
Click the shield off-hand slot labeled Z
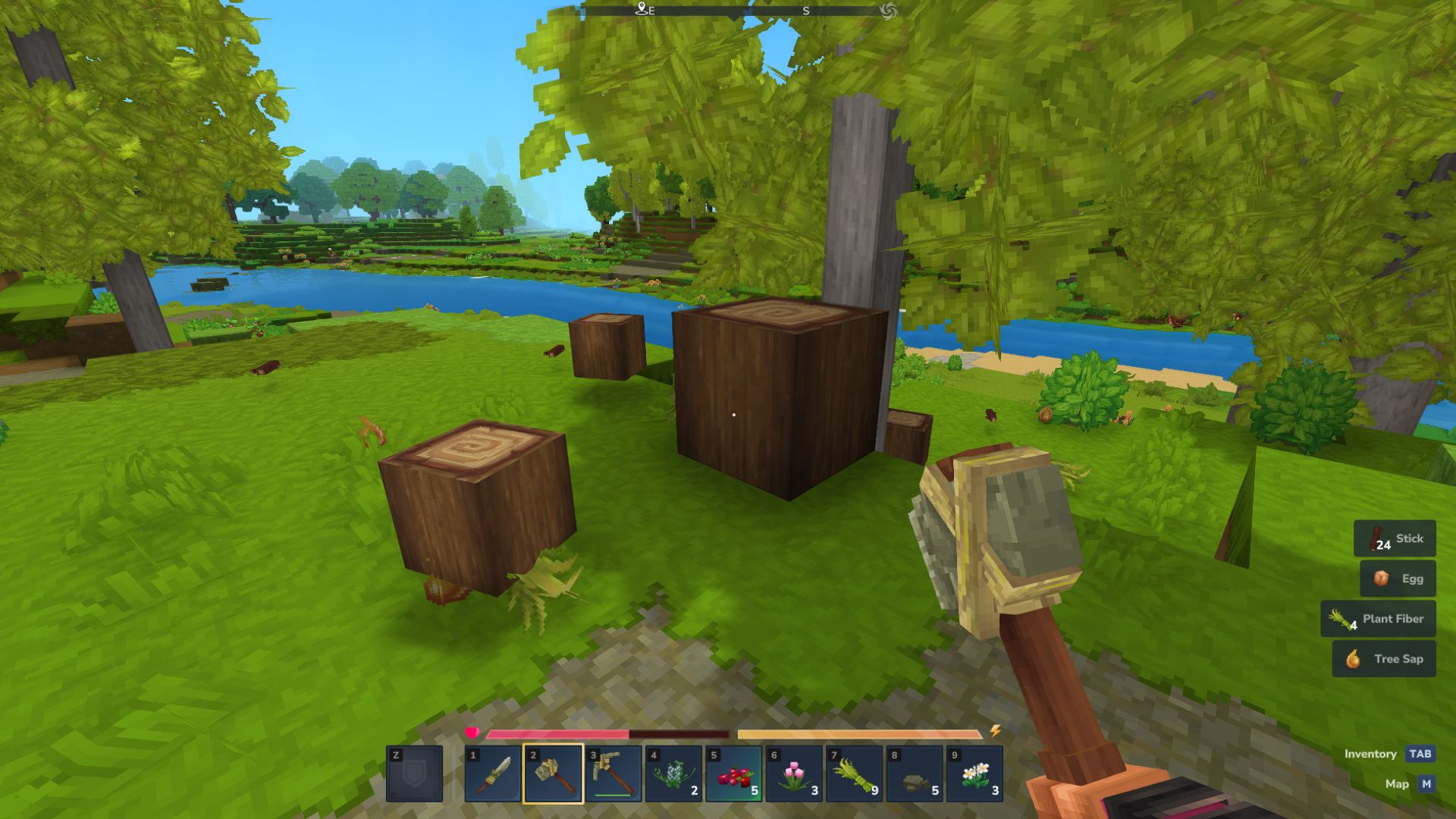tap(416, 771)
